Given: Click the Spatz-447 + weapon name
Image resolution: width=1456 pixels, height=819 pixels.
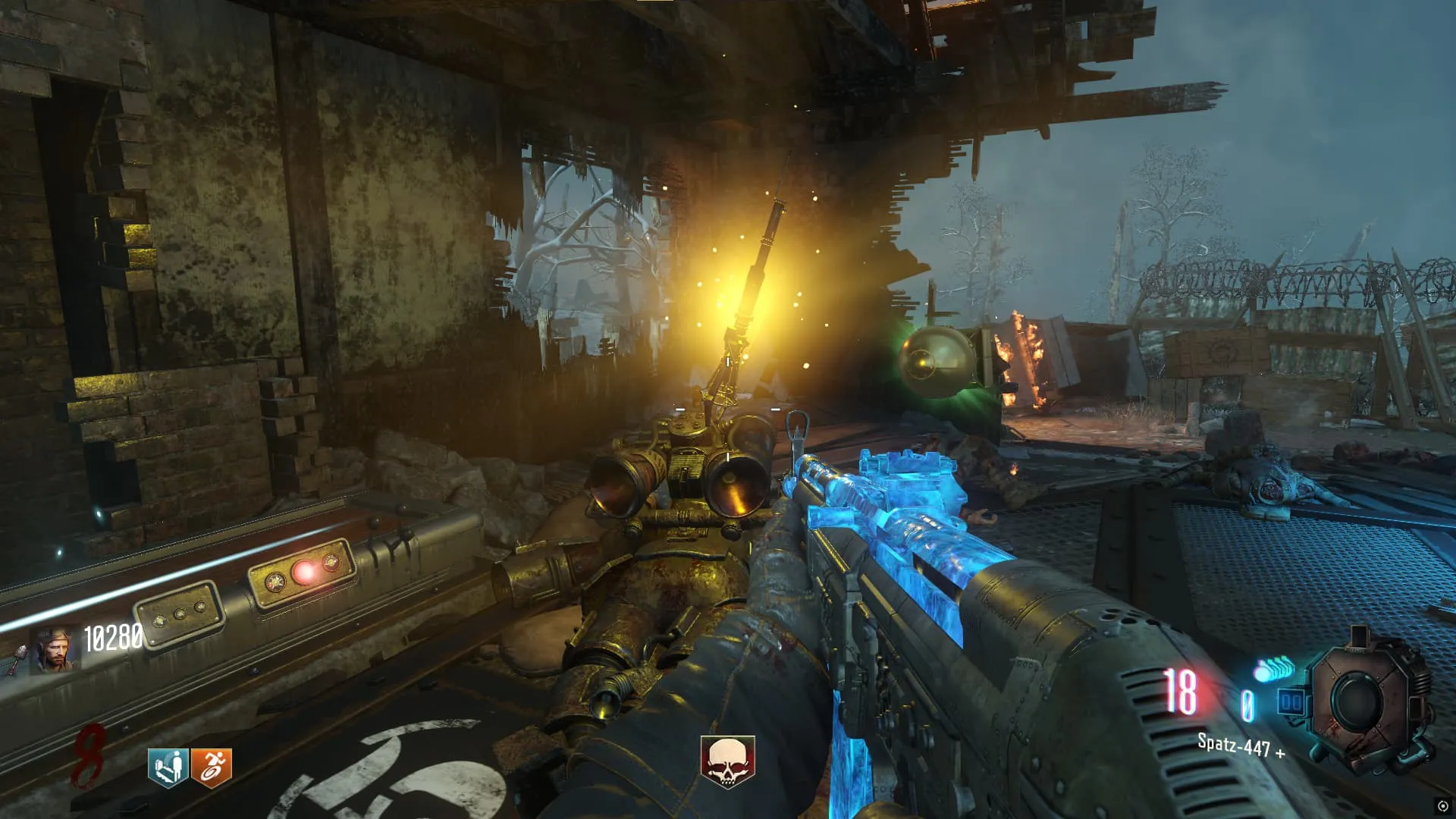Looking at the screenshot, I should (1241, 746).
